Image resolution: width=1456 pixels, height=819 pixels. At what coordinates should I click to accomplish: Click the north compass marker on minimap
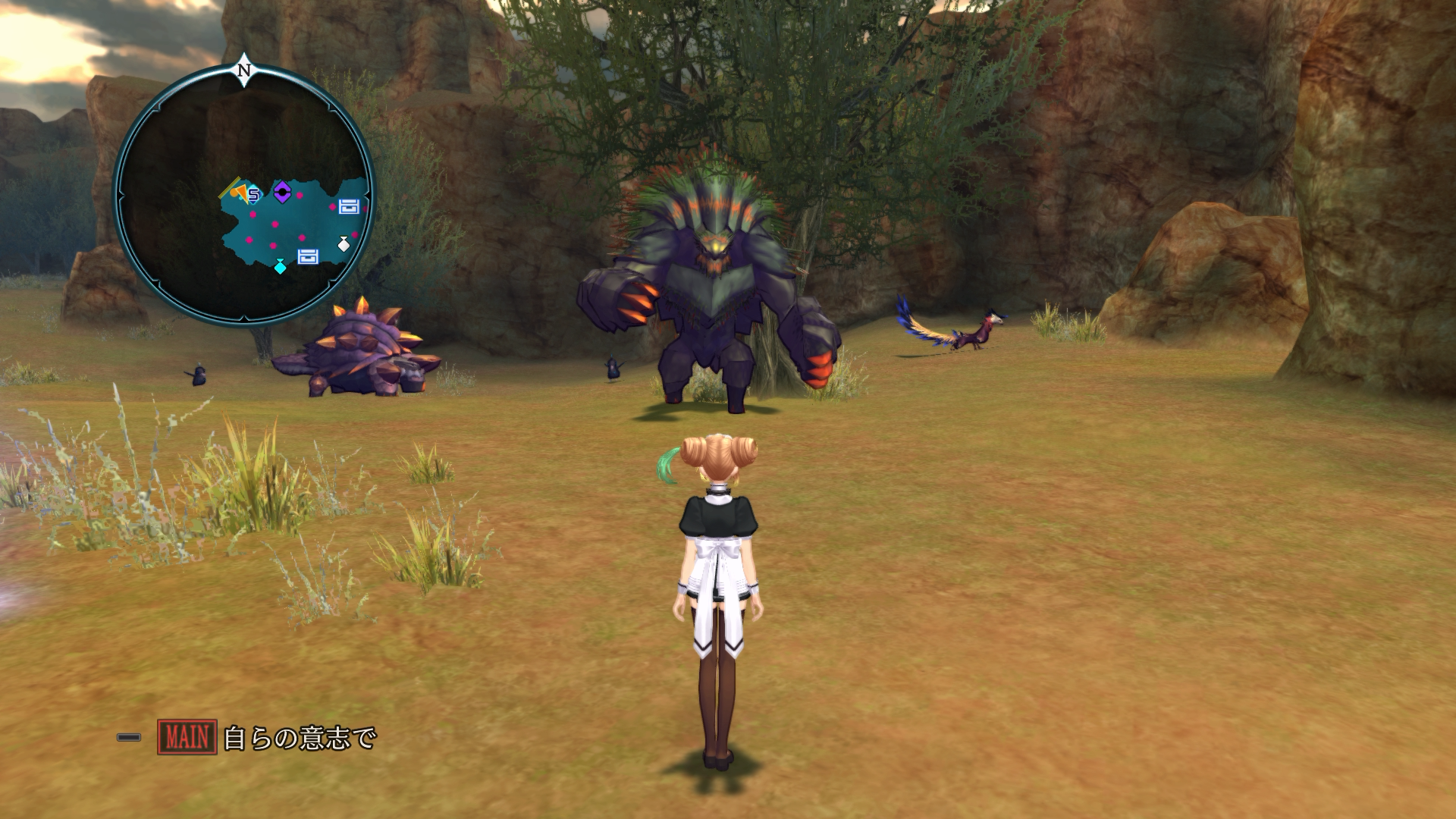click(x=243, y=71)
